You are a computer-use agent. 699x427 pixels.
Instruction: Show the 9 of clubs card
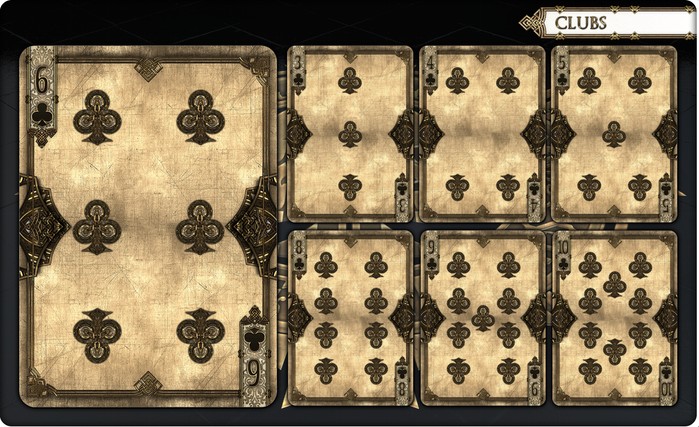pyautogui.click(x=482, y=318)
